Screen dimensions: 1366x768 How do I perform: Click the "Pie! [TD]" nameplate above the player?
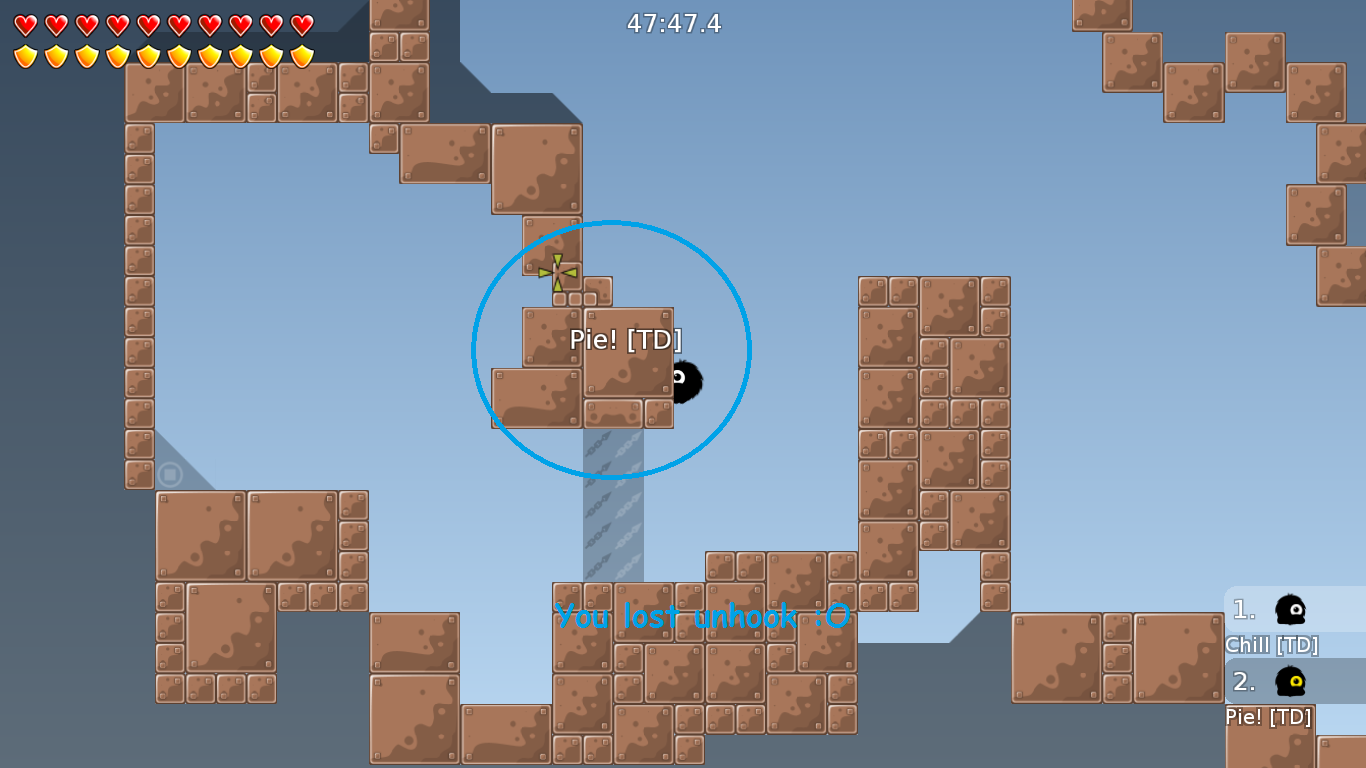tap(625, 339)
